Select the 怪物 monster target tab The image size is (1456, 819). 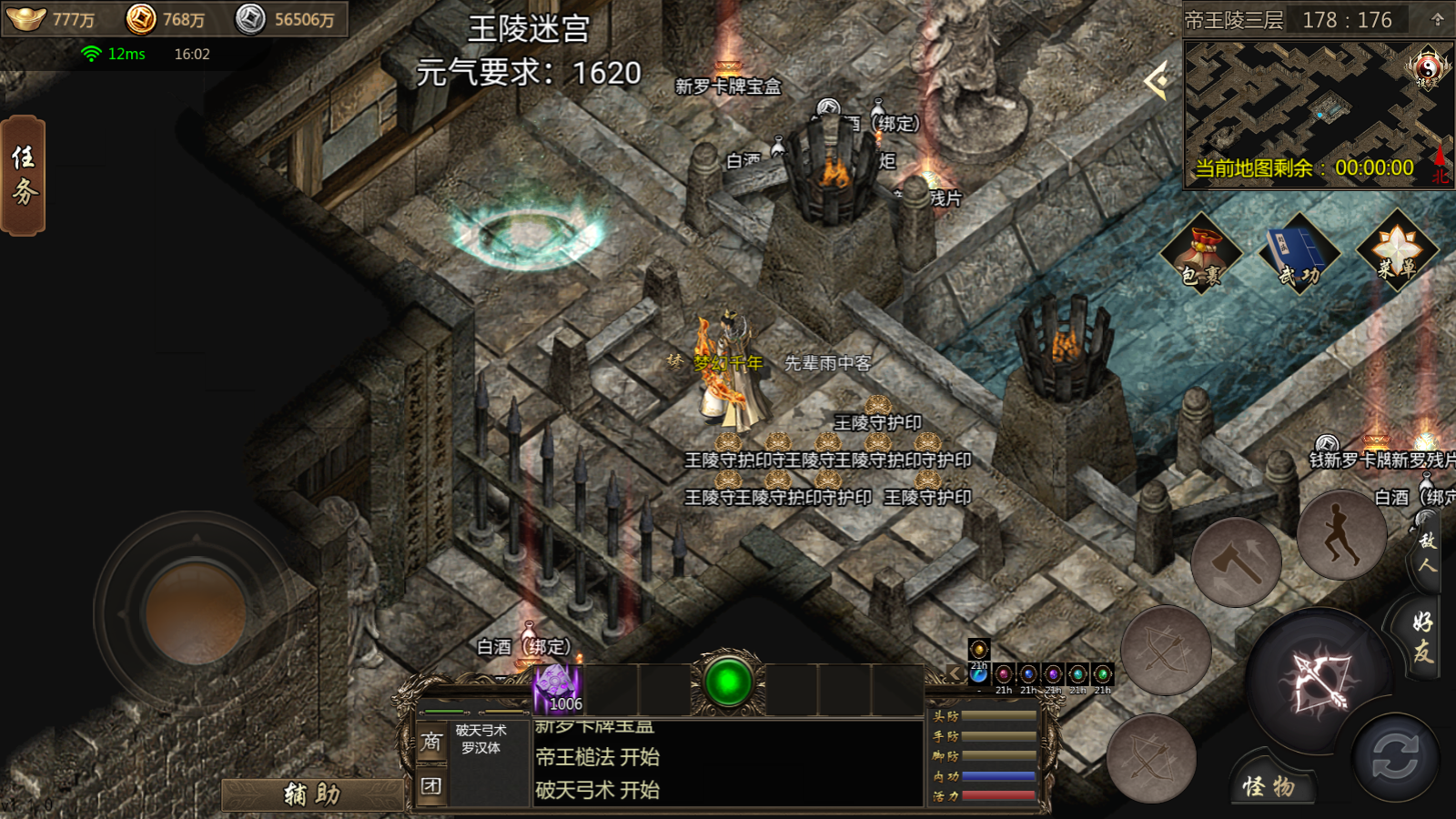coord(1269,786)
